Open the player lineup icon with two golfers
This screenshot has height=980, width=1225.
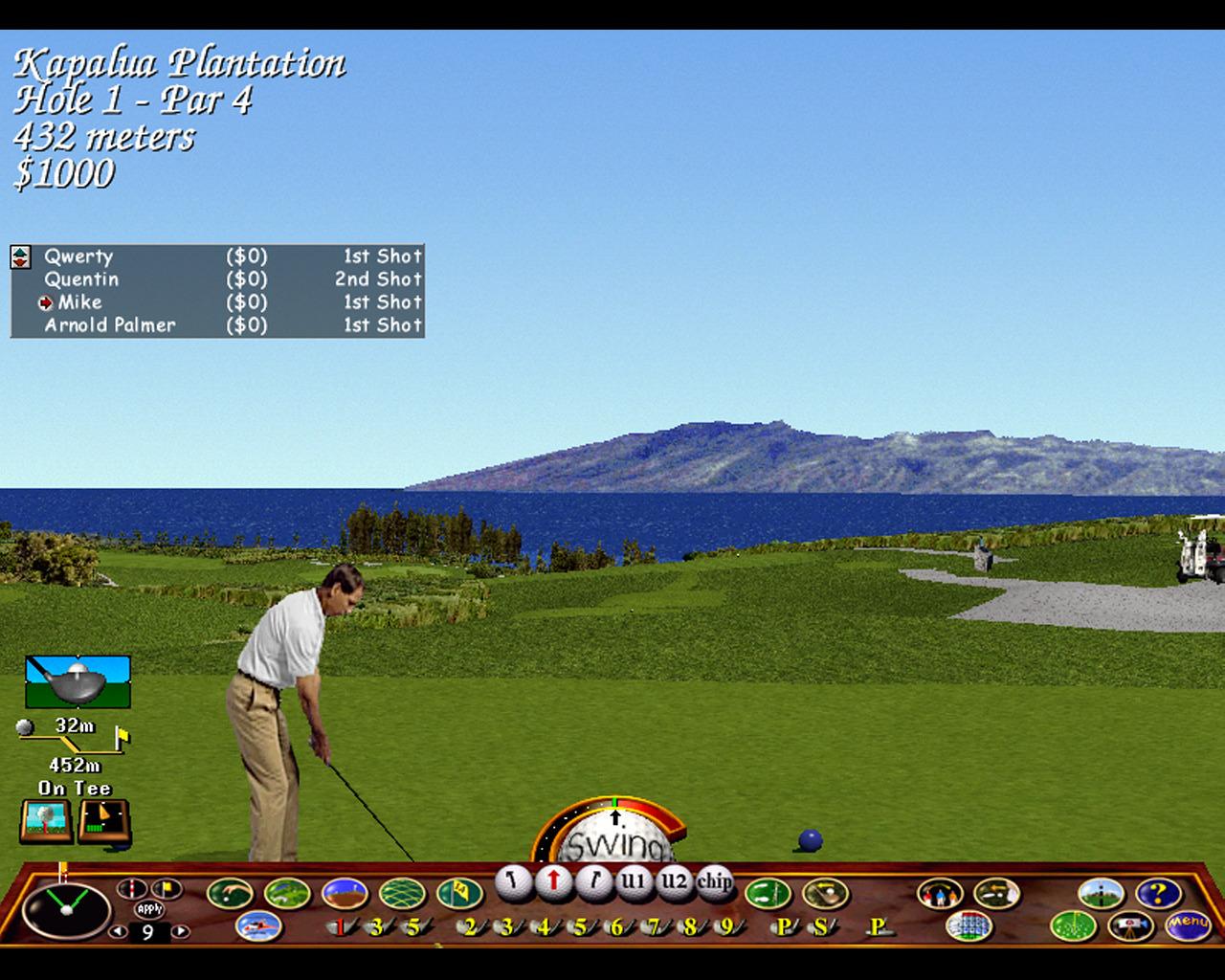[940, 892]
